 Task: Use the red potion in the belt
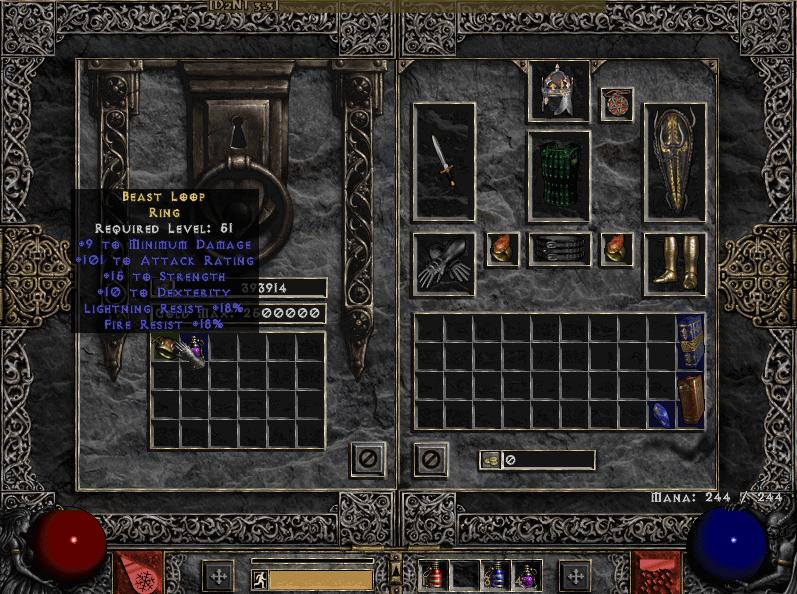(435, 575)
